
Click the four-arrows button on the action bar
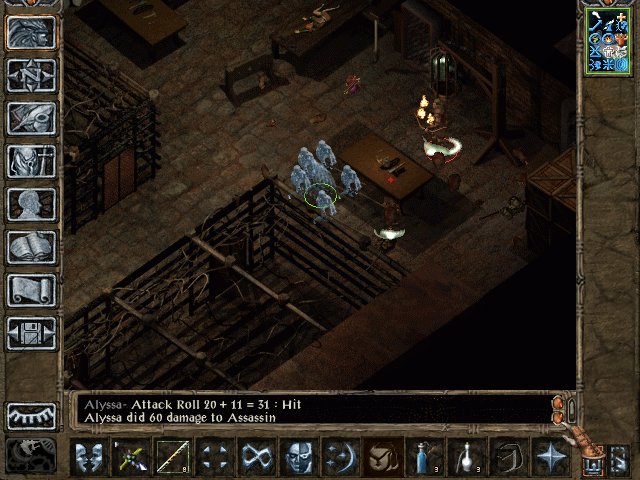pyautogui.click(x=215, y=457)
